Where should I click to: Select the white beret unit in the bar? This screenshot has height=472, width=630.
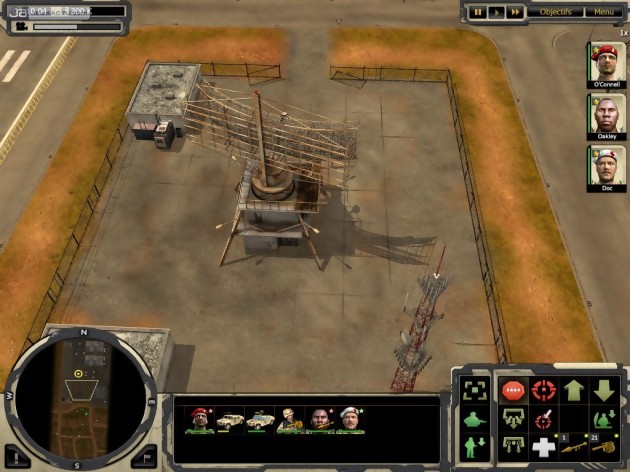(350, 421)
